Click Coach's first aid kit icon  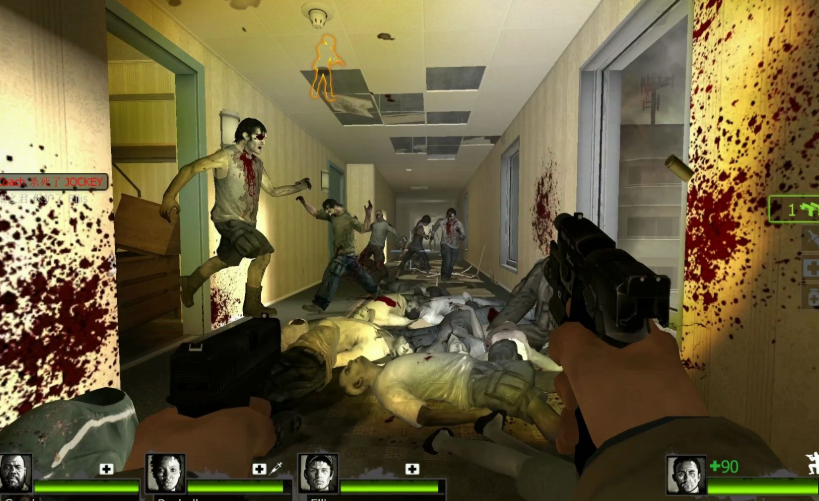(107, 468)
